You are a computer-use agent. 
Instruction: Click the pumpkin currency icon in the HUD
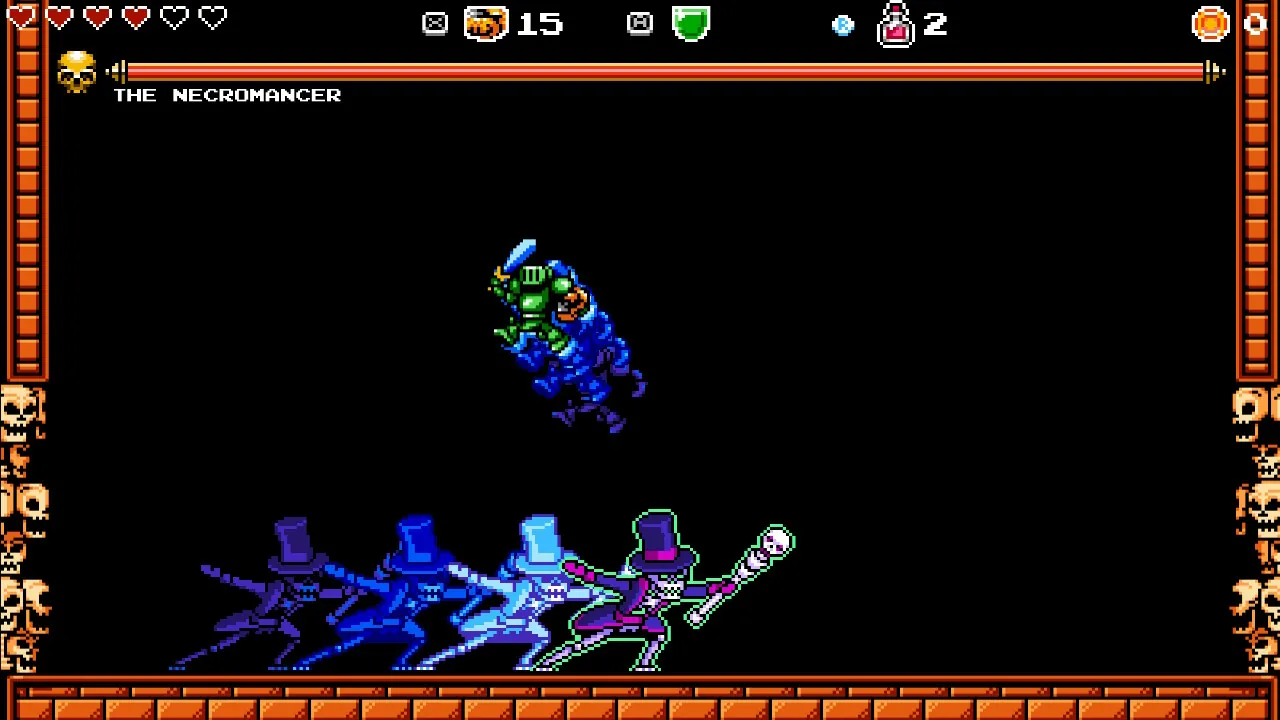(486, 23)
